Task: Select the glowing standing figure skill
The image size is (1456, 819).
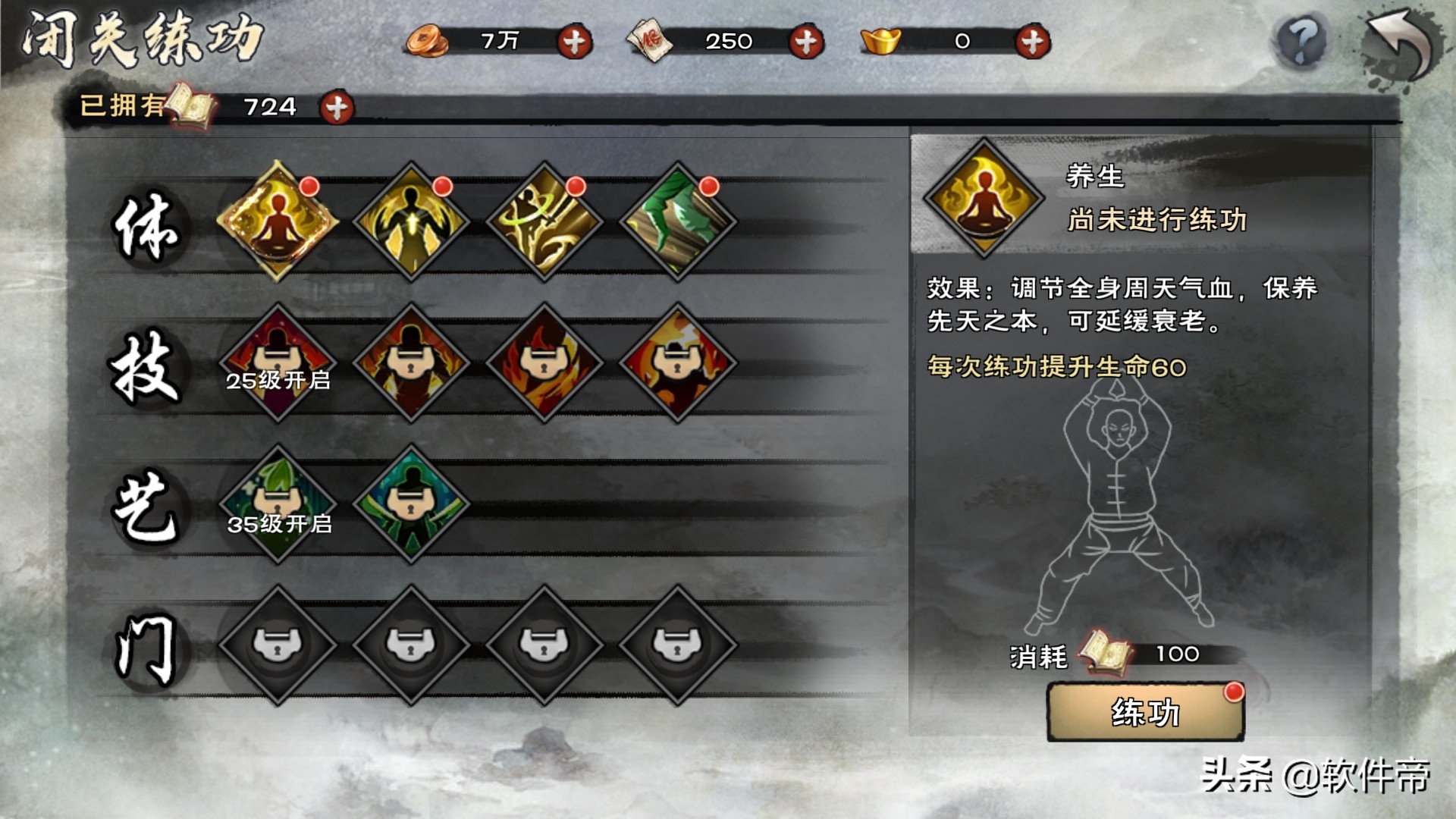Action: click(411, 221)
